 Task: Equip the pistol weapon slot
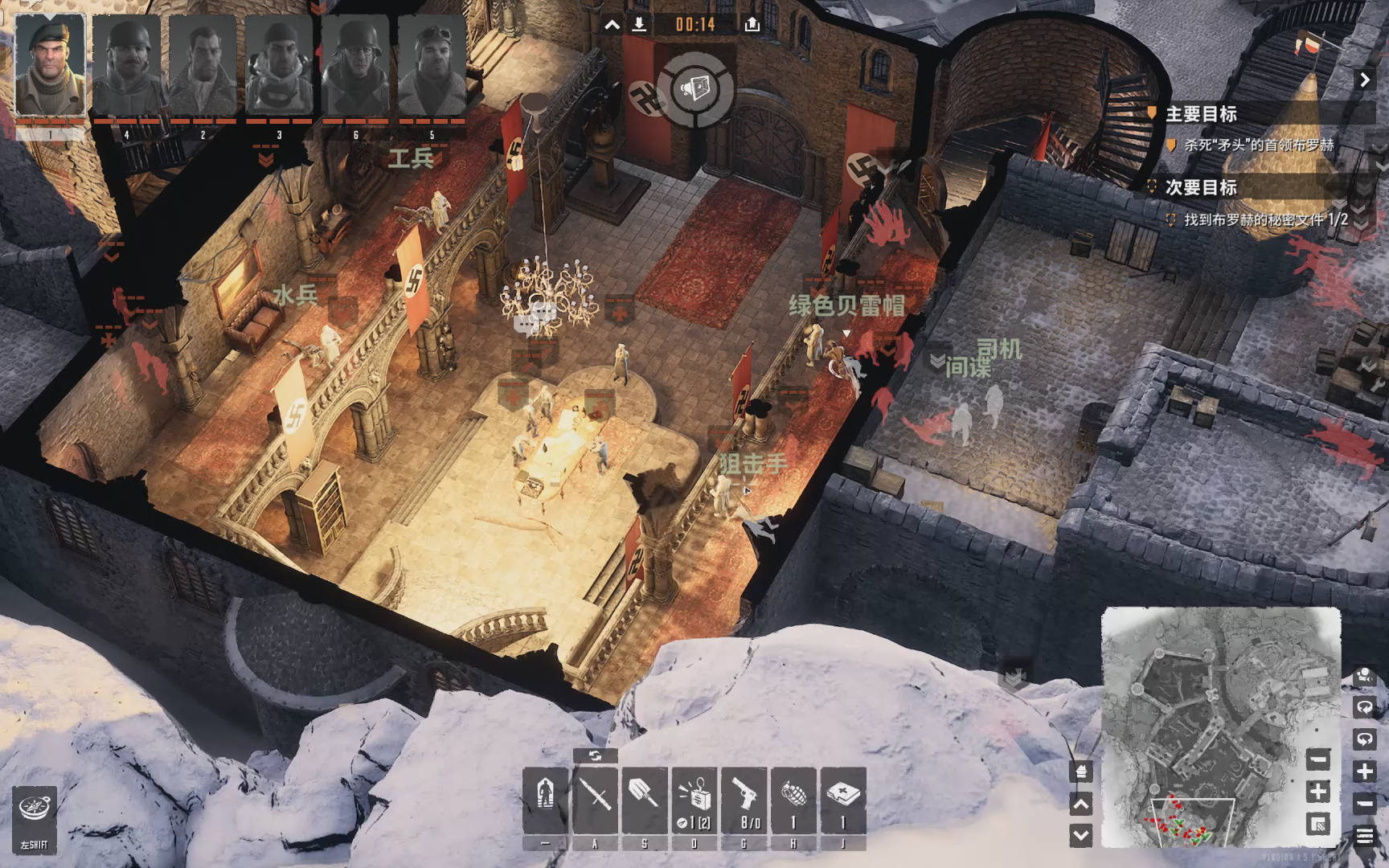(x=744, y=800)
